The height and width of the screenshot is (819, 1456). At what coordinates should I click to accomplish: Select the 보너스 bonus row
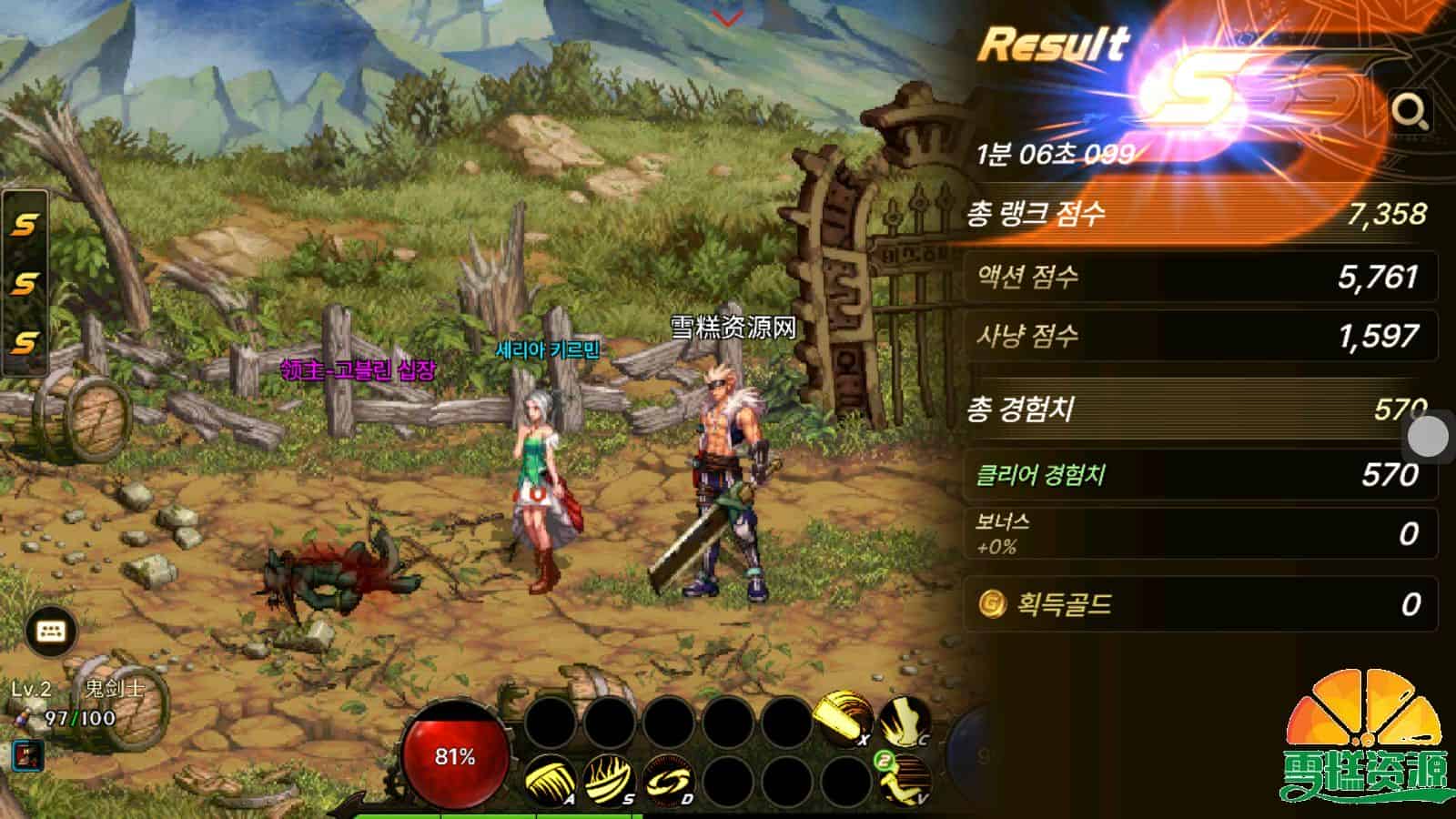pos(1199,533)
